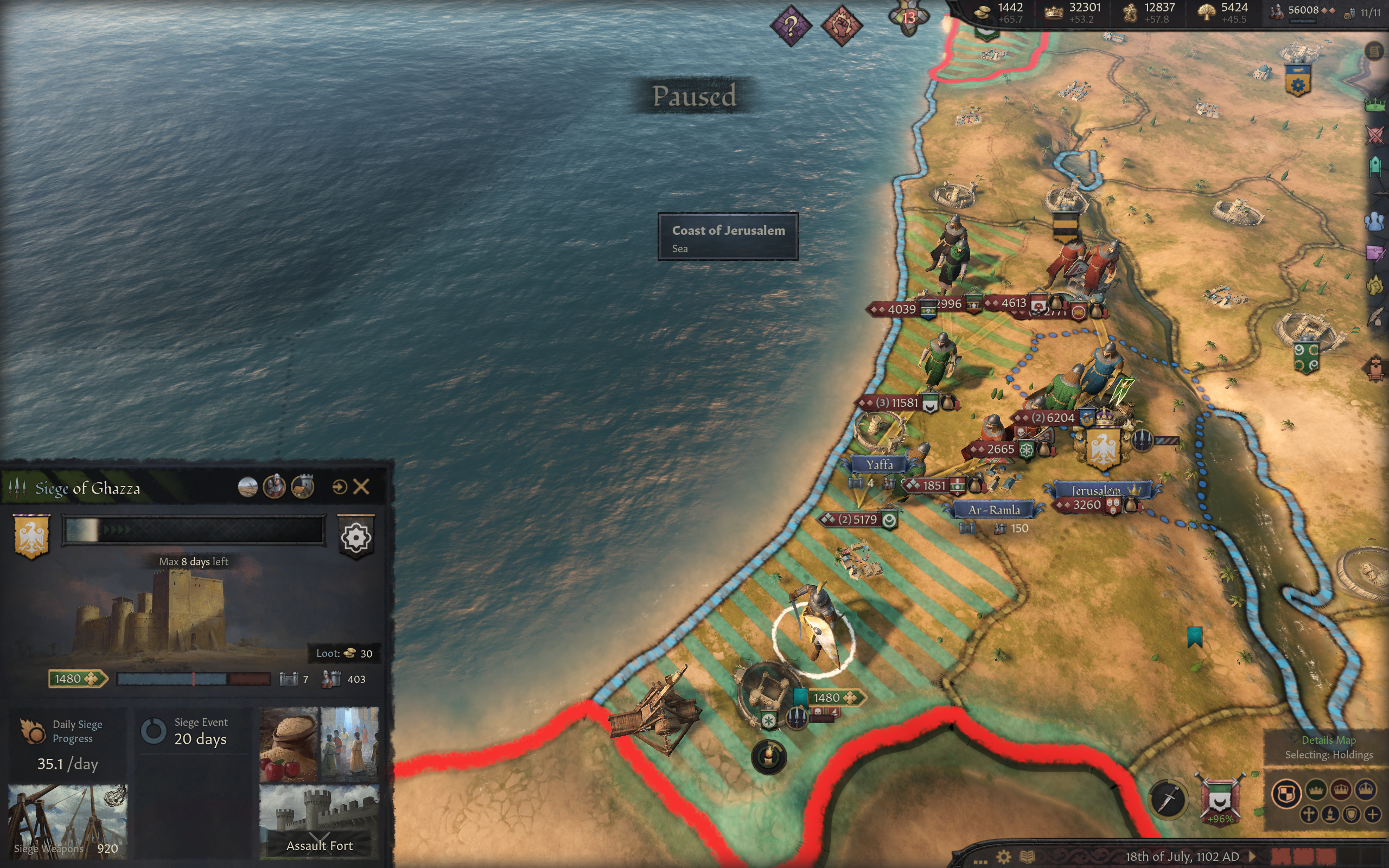1389x868 pixels.
Task: Open the war banner showing +96%
Action: (1220, 799)
